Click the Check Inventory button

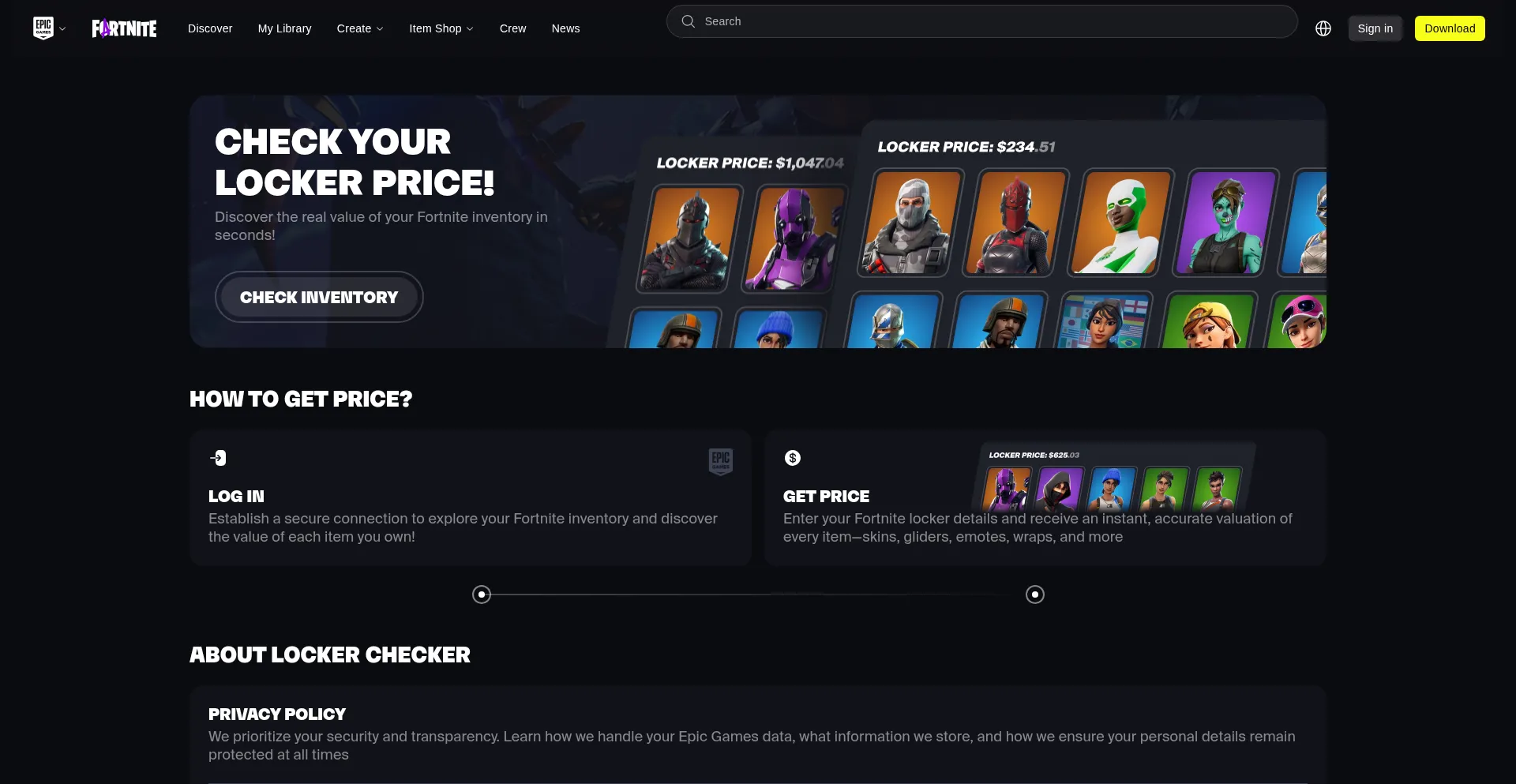tap(319, 297)
